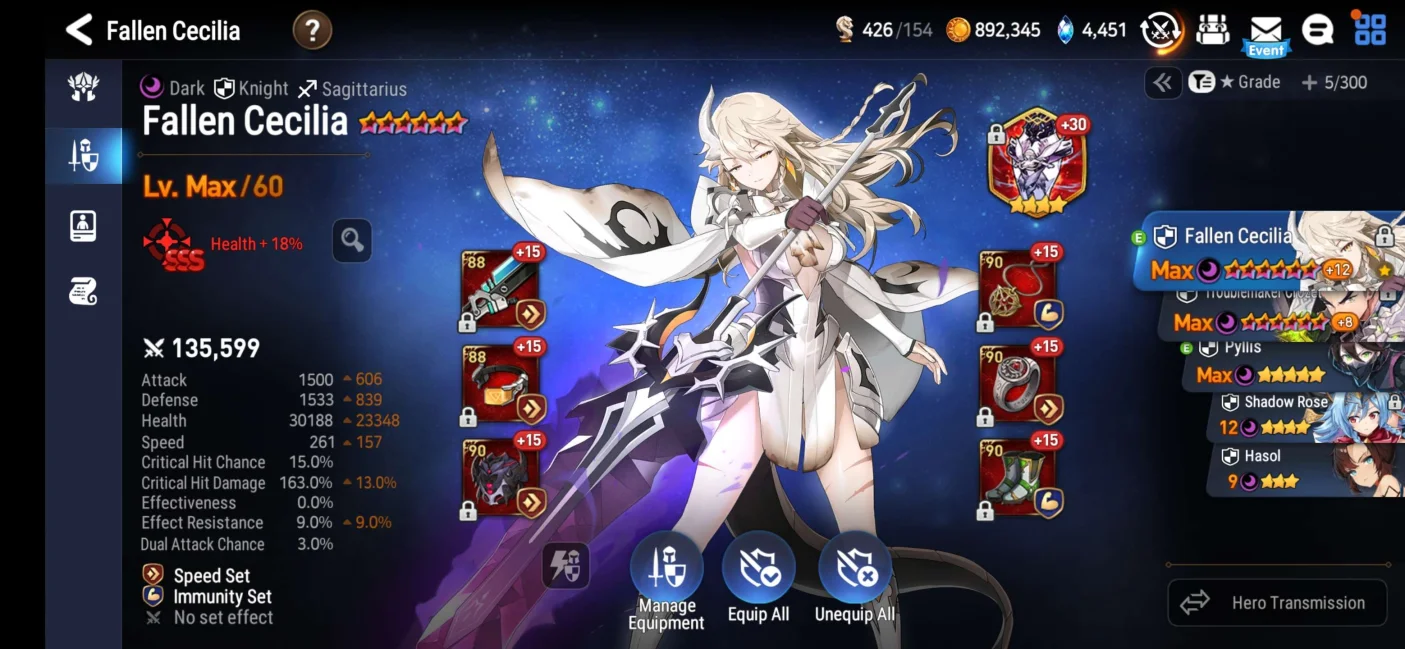
Task: Open the question mark help button
Action: pos(312,30)
